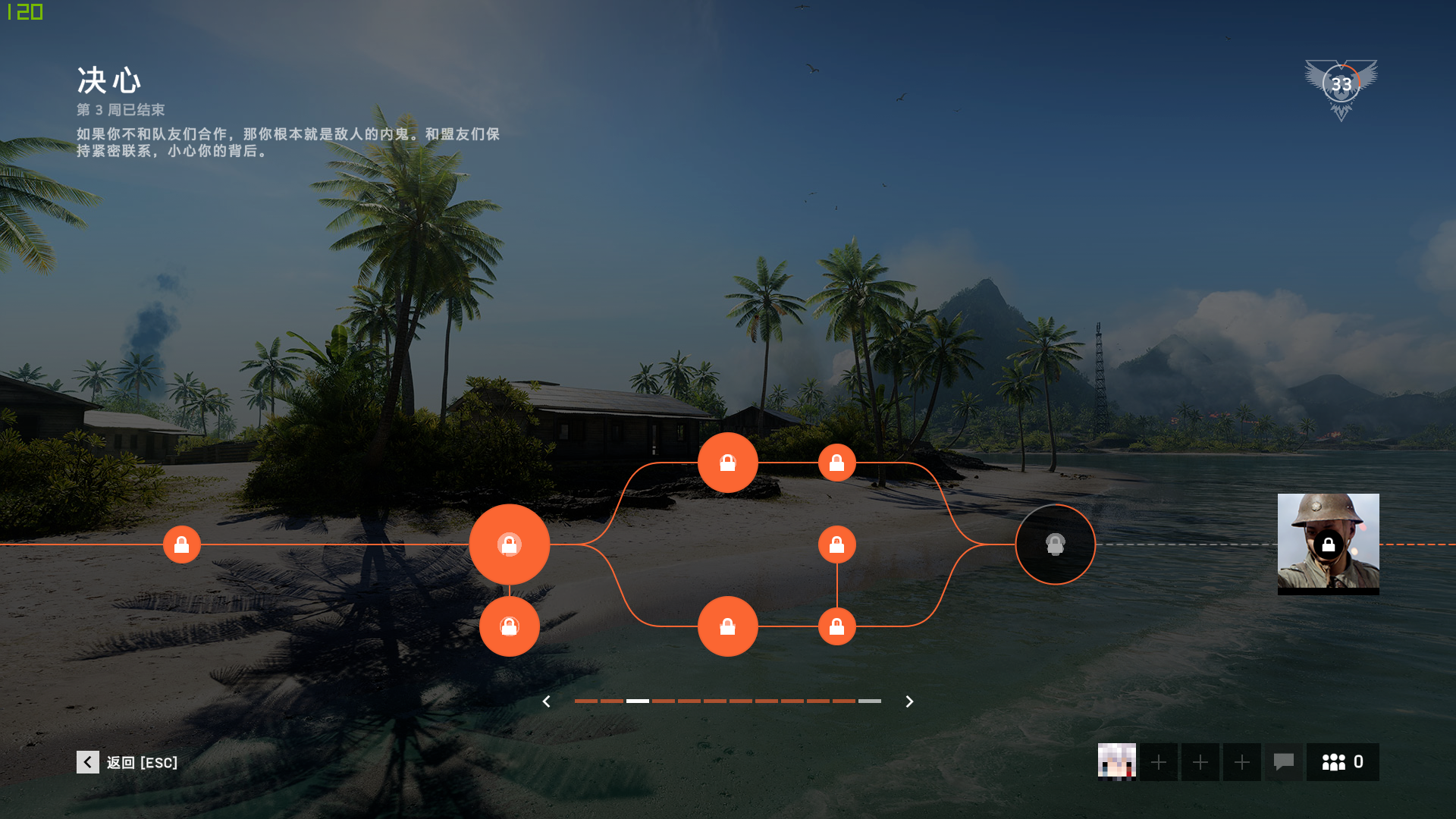Click the player avatar portrait

click(1117, 762)
